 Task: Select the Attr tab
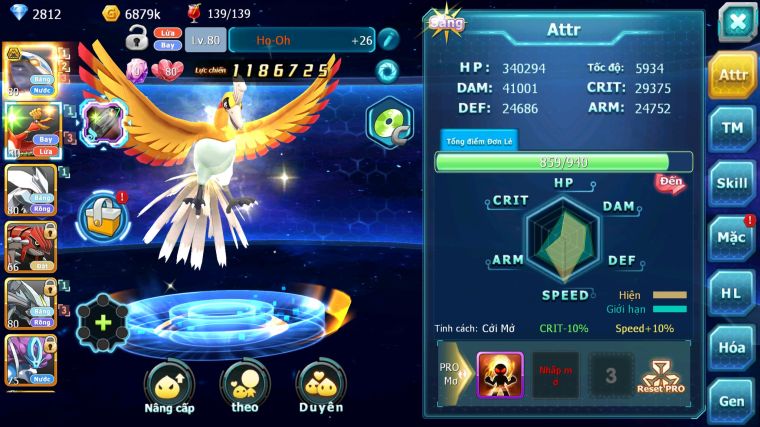[x=732, y=74]
